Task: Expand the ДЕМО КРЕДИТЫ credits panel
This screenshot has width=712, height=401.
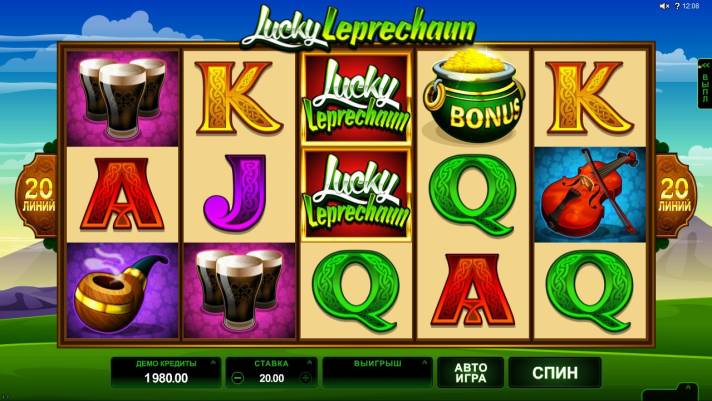Action: [164, 371]
